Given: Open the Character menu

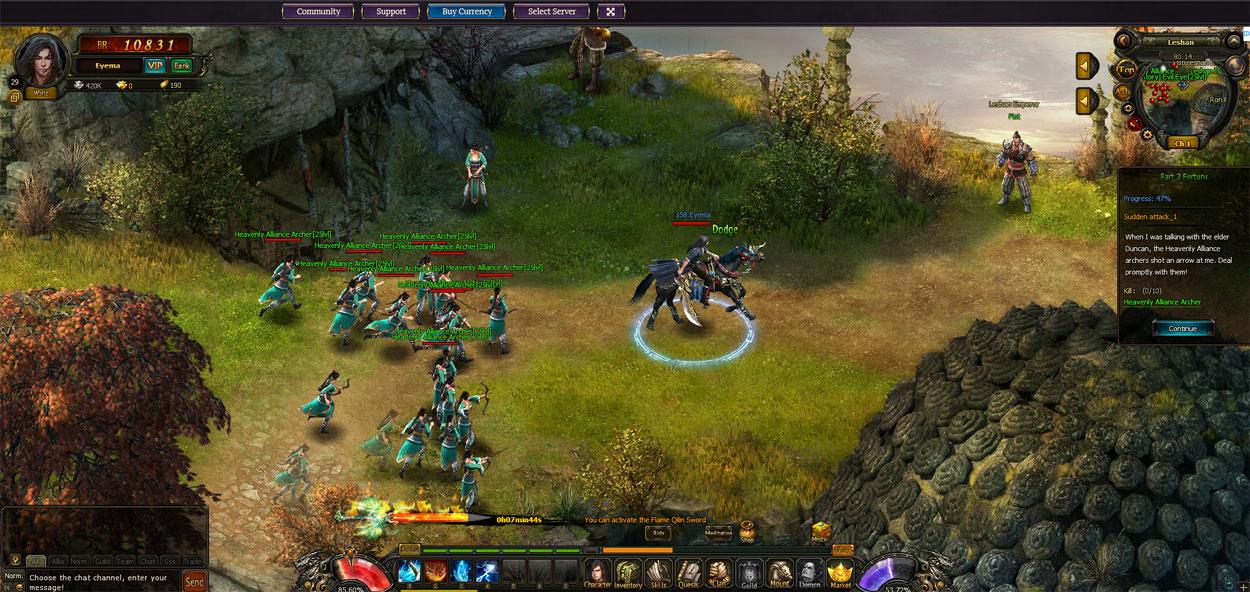Looking at the screenshot, I should pos(597,572).
